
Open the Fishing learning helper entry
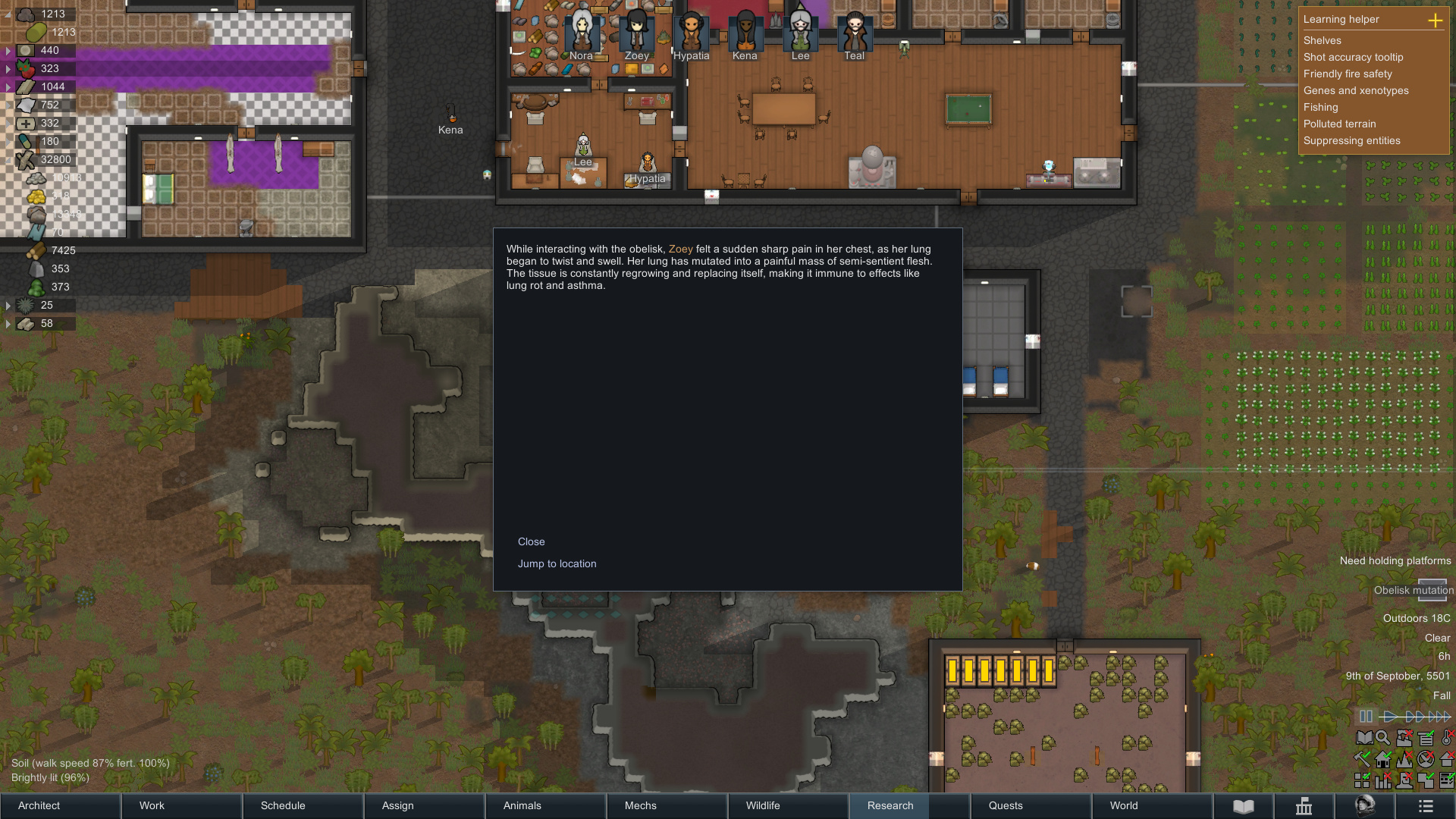tap(1320, 107)
